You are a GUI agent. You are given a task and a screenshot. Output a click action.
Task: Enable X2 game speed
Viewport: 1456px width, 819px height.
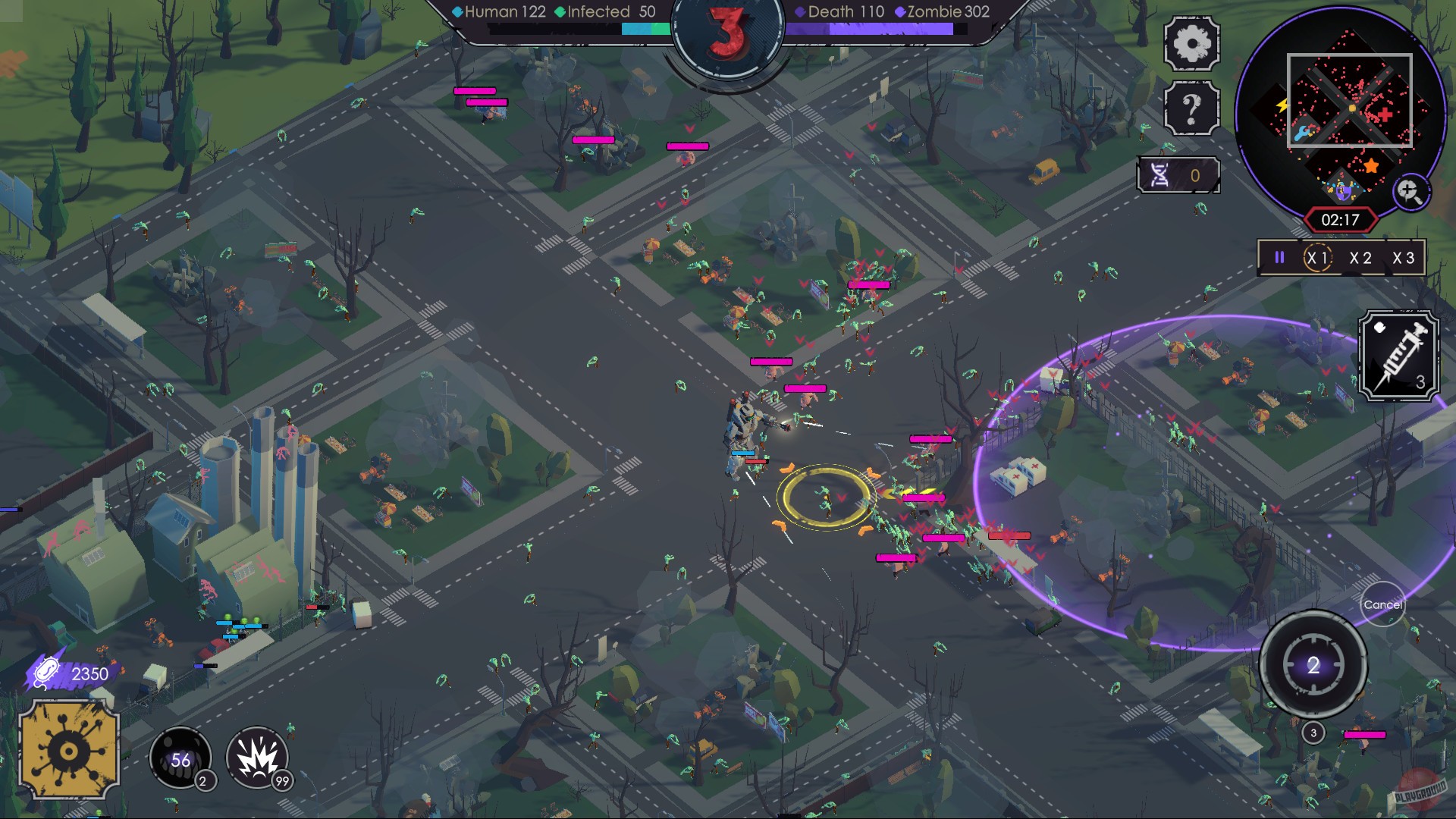1360,258
